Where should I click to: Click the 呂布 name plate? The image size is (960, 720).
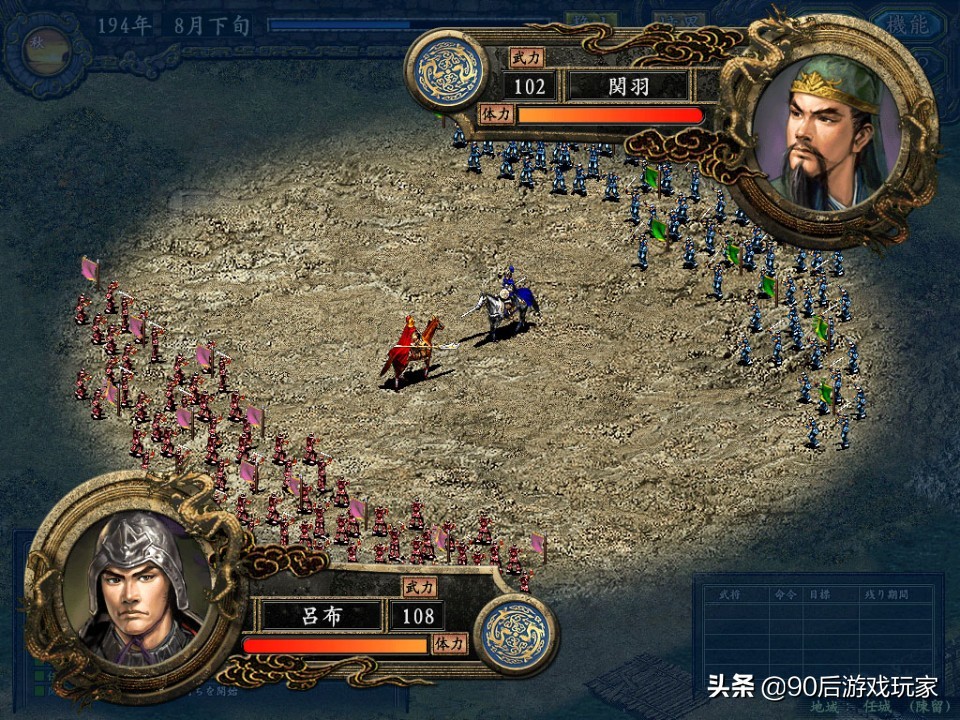point(320,614)
